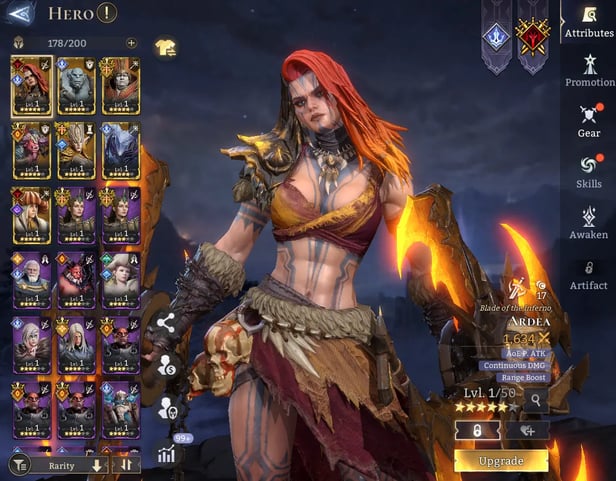Upgrade the hero with the gold button
This screenshot has height=481, width=616.
tap(501, 461)
